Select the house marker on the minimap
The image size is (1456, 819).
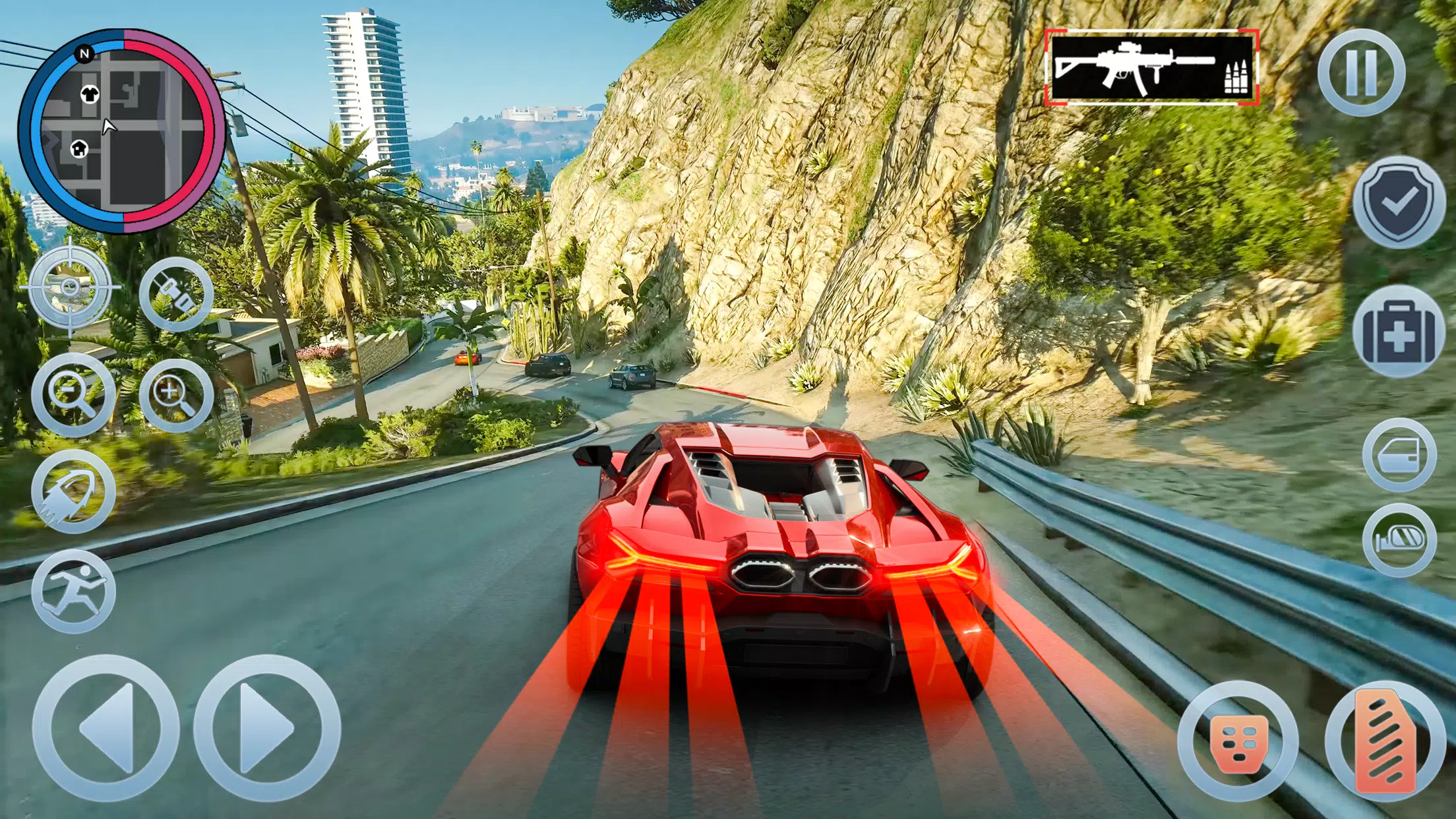[x=79, y=148]
